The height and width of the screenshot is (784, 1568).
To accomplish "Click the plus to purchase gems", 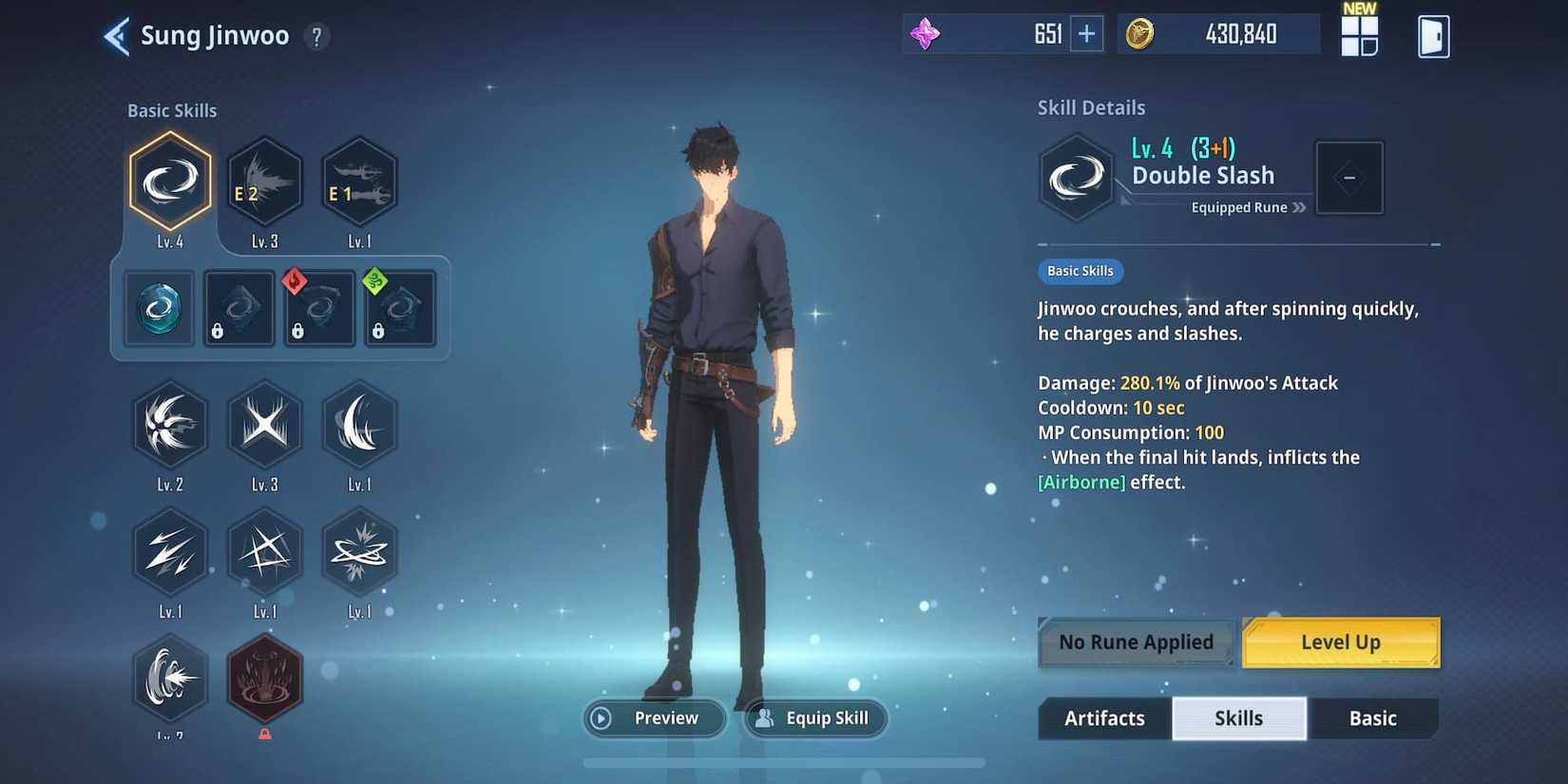I will click(x=1086, y=32).
